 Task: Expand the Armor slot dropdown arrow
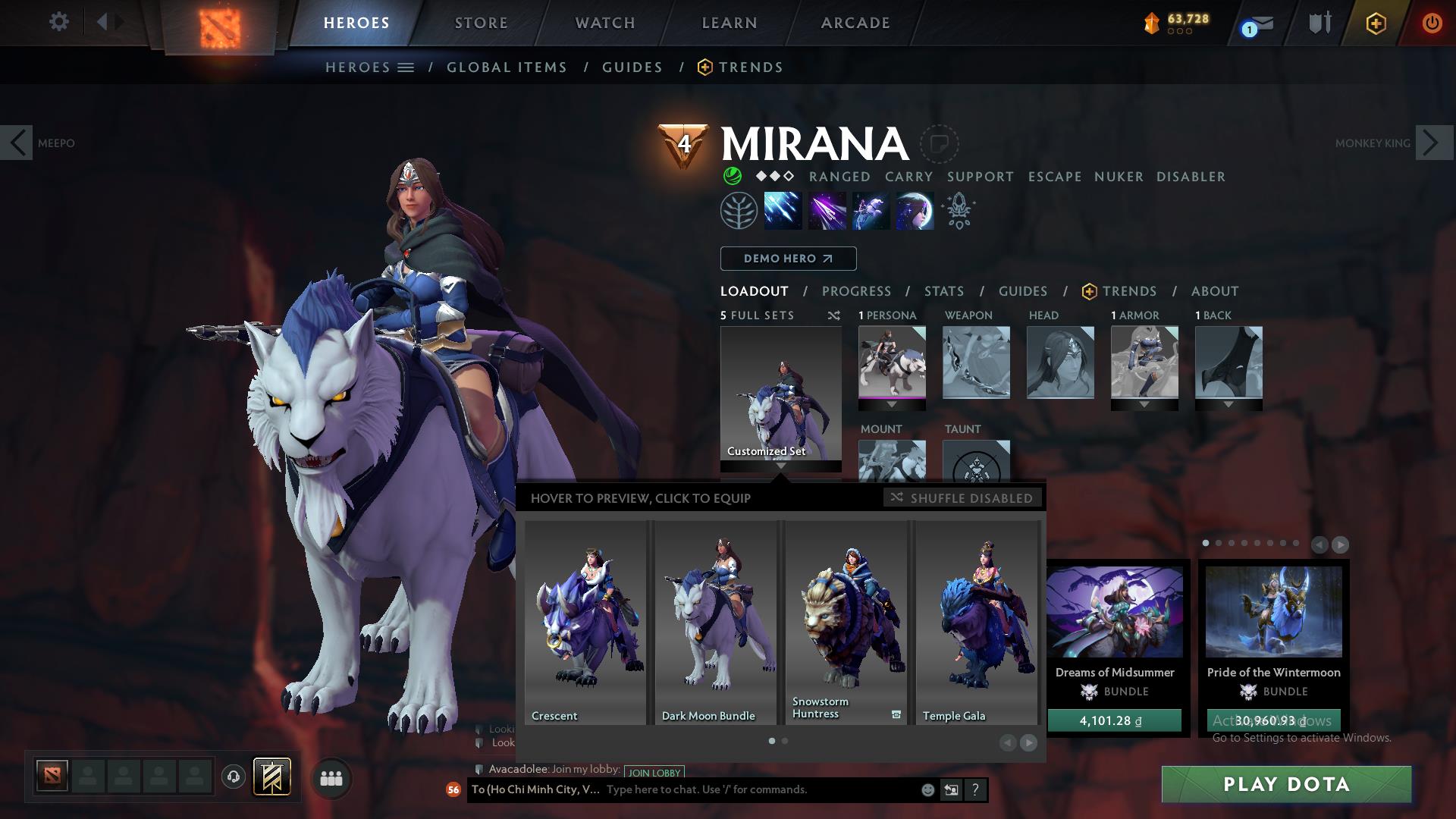(x=1144, y=405)
